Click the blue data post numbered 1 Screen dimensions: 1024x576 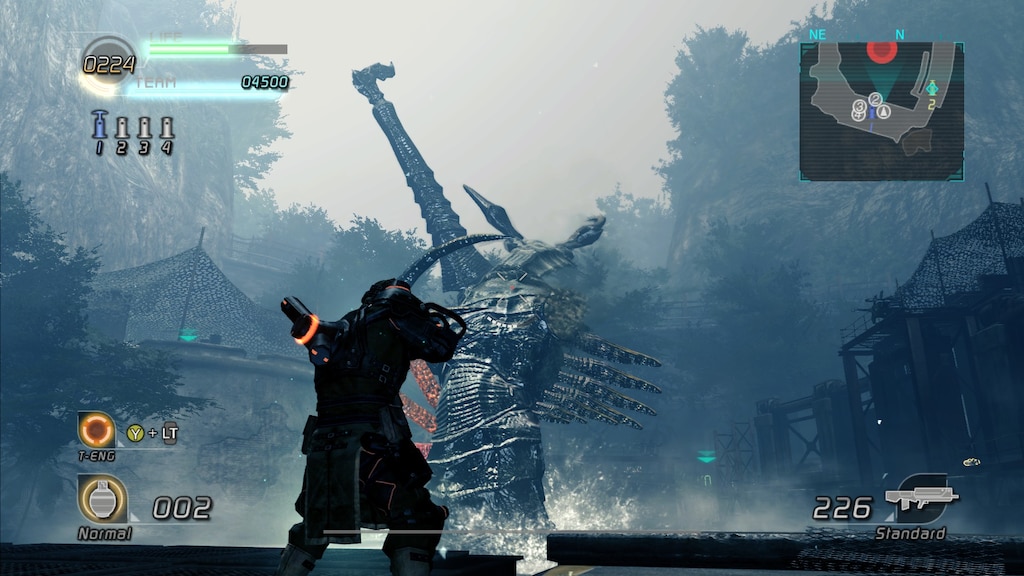point(99,127)
